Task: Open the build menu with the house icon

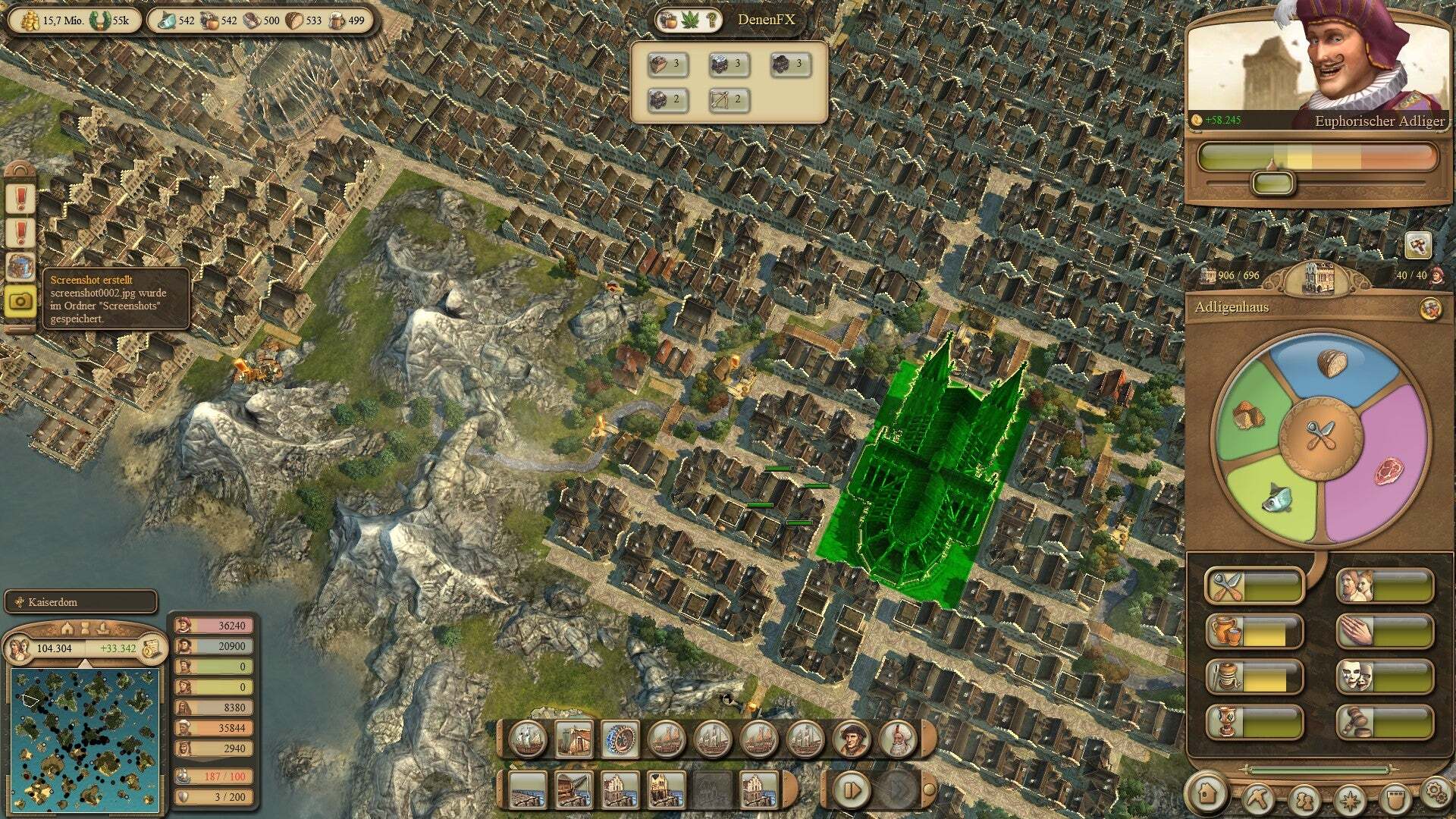Action: (1207, 792)
